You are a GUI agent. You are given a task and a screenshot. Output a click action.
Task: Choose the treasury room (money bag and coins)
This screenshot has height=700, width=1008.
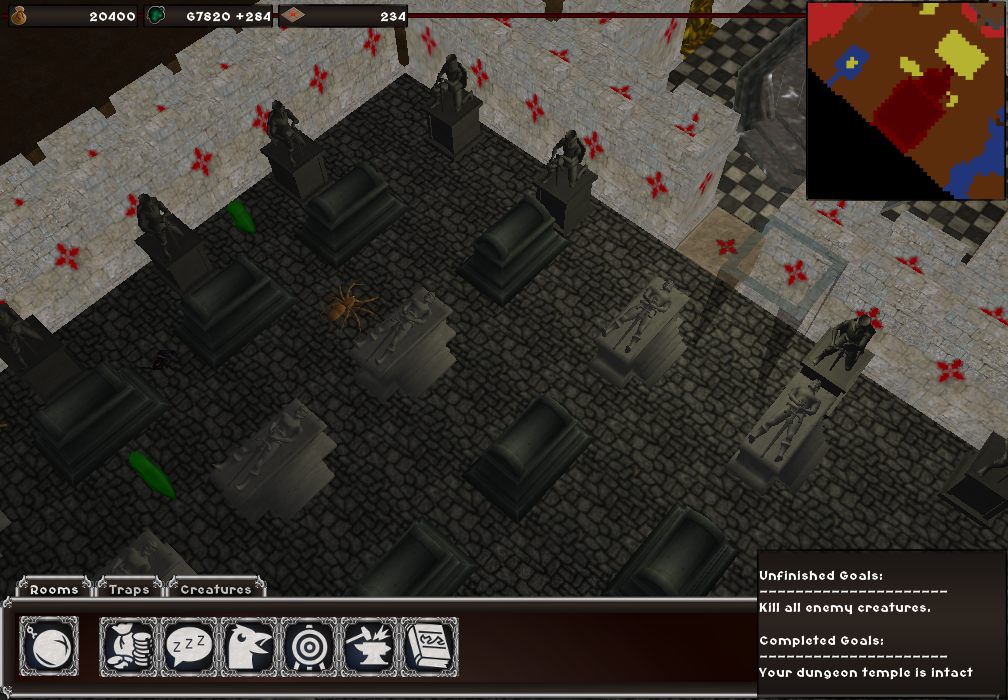tap(130, 646)
